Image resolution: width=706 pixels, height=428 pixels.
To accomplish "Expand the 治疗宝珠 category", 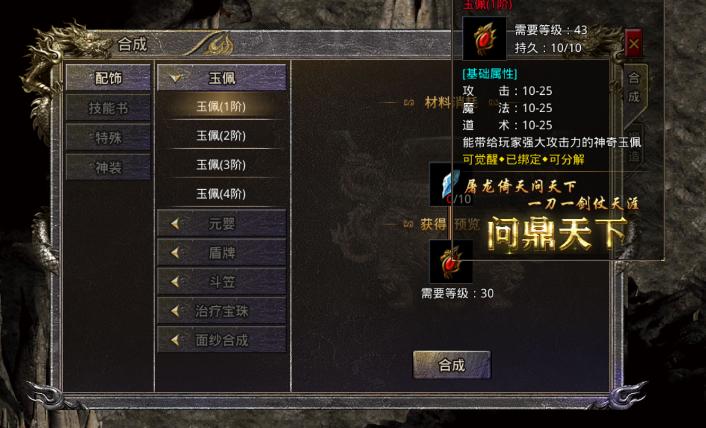I will 221,311.
